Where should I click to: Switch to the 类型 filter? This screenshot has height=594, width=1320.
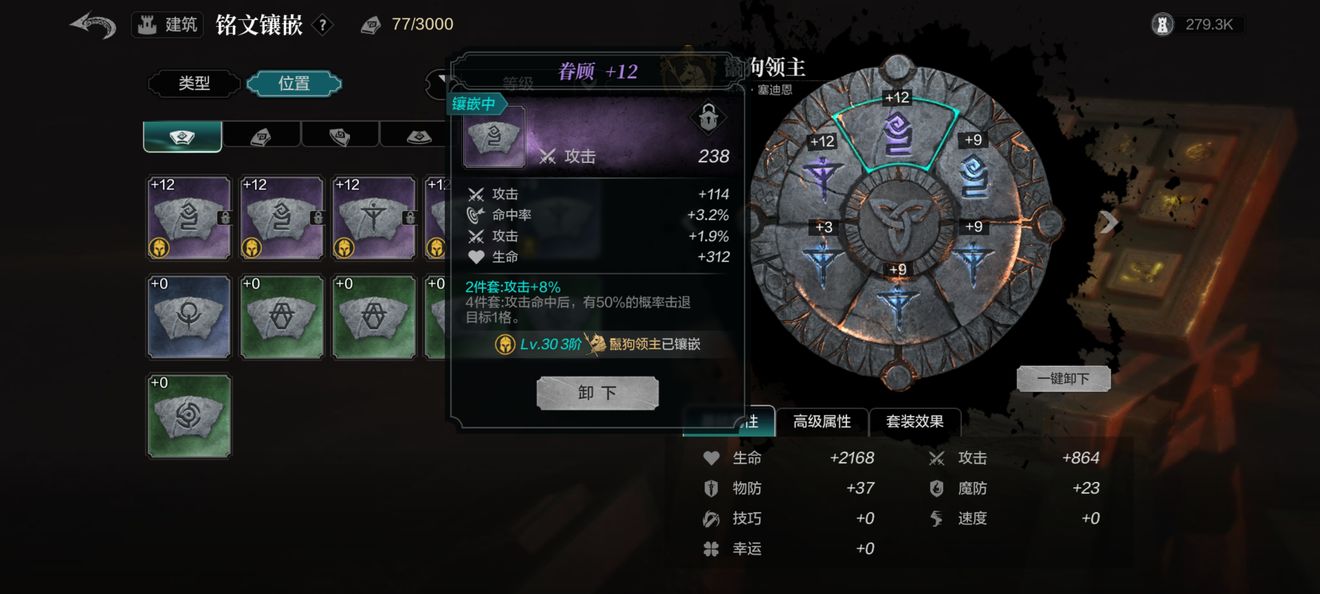(x=194, y=84)
